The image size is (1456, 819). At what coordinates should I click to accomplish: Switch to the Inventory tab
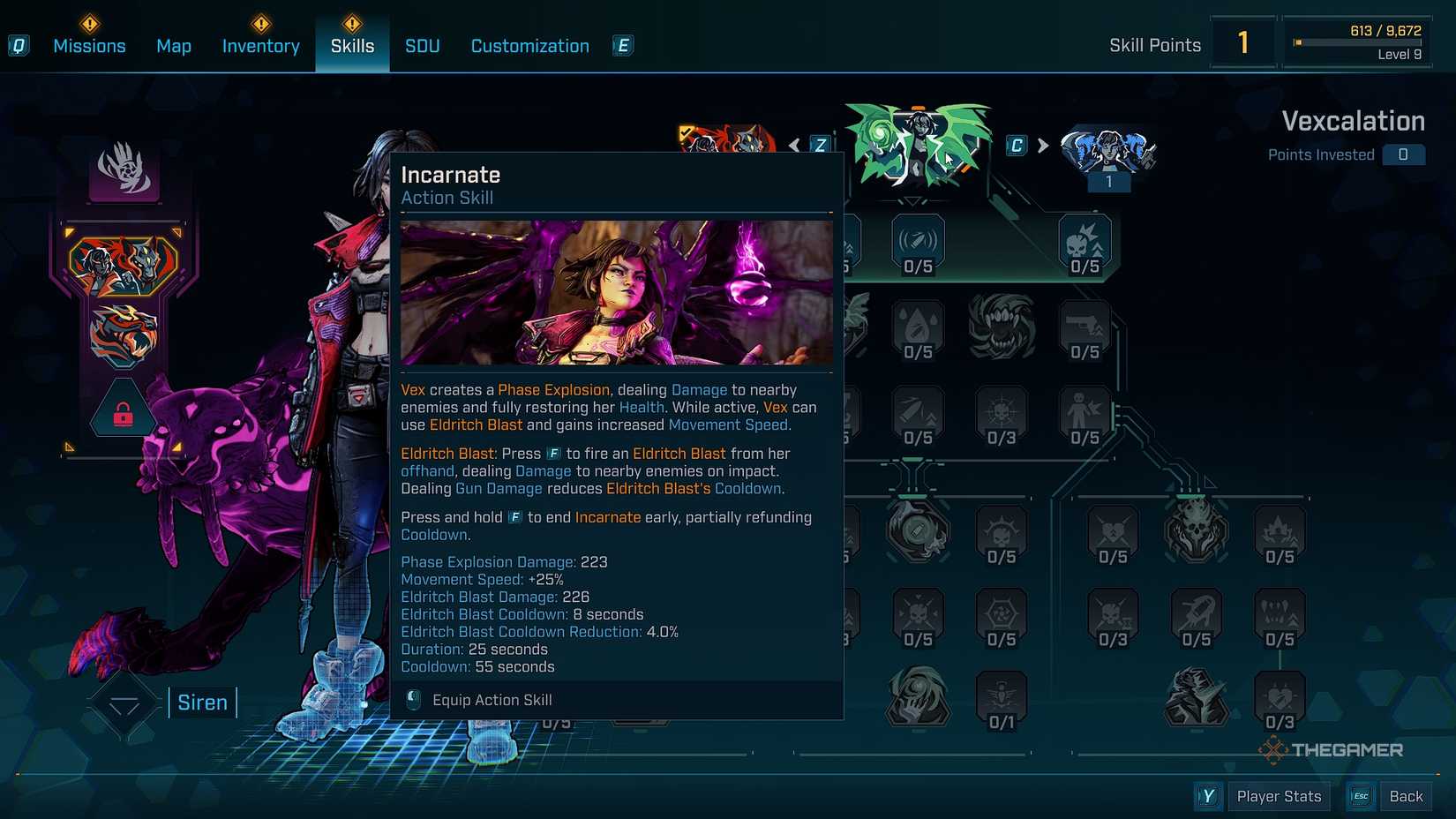(260, 46)
